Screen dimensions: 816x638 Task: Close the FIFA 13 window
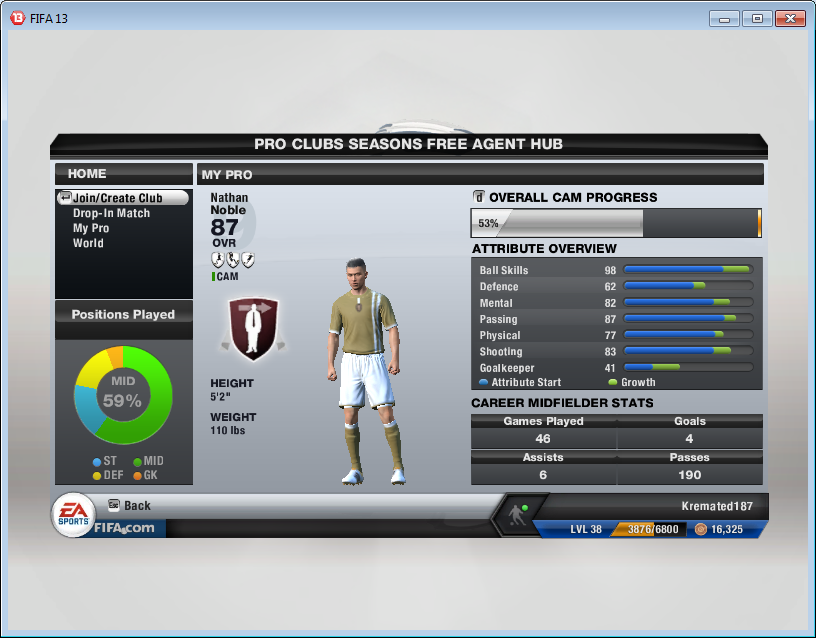click(x=790, y=18)
